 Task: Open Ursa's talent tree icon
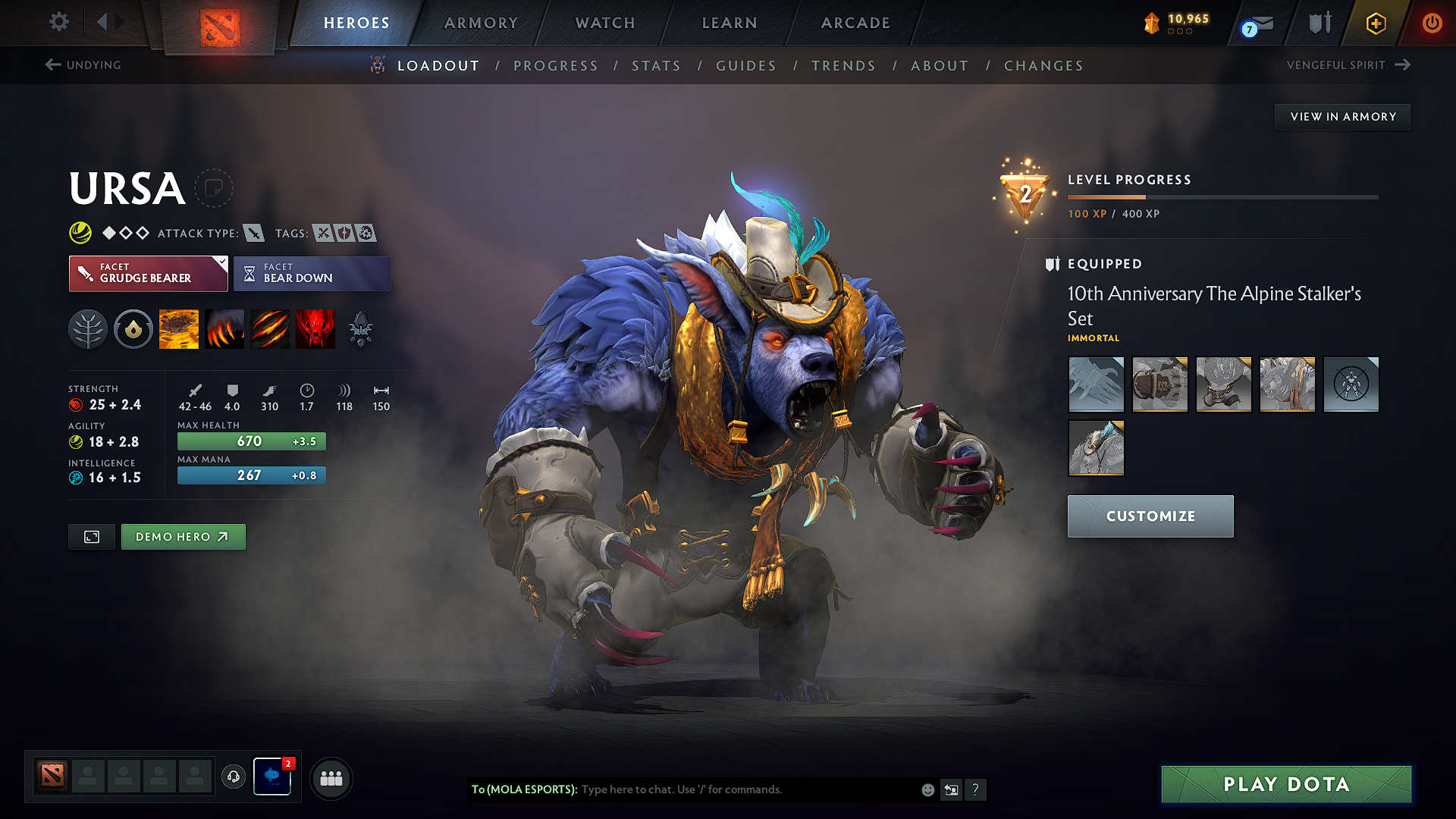point(88,328)
